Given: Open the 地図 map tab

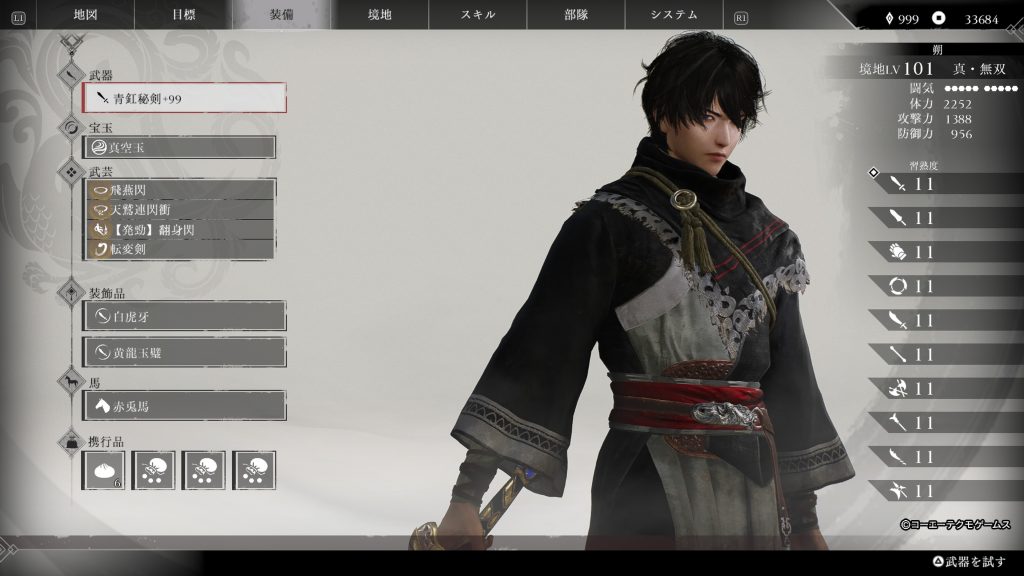Looking at the screenshot, I should (86, 15).
